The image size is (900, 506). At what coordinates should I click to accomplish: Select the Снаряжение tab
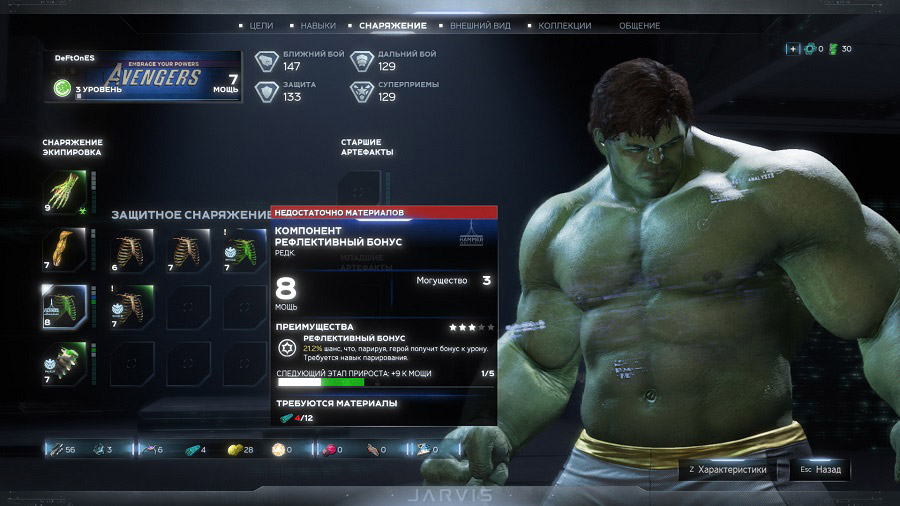click(389, 25)
